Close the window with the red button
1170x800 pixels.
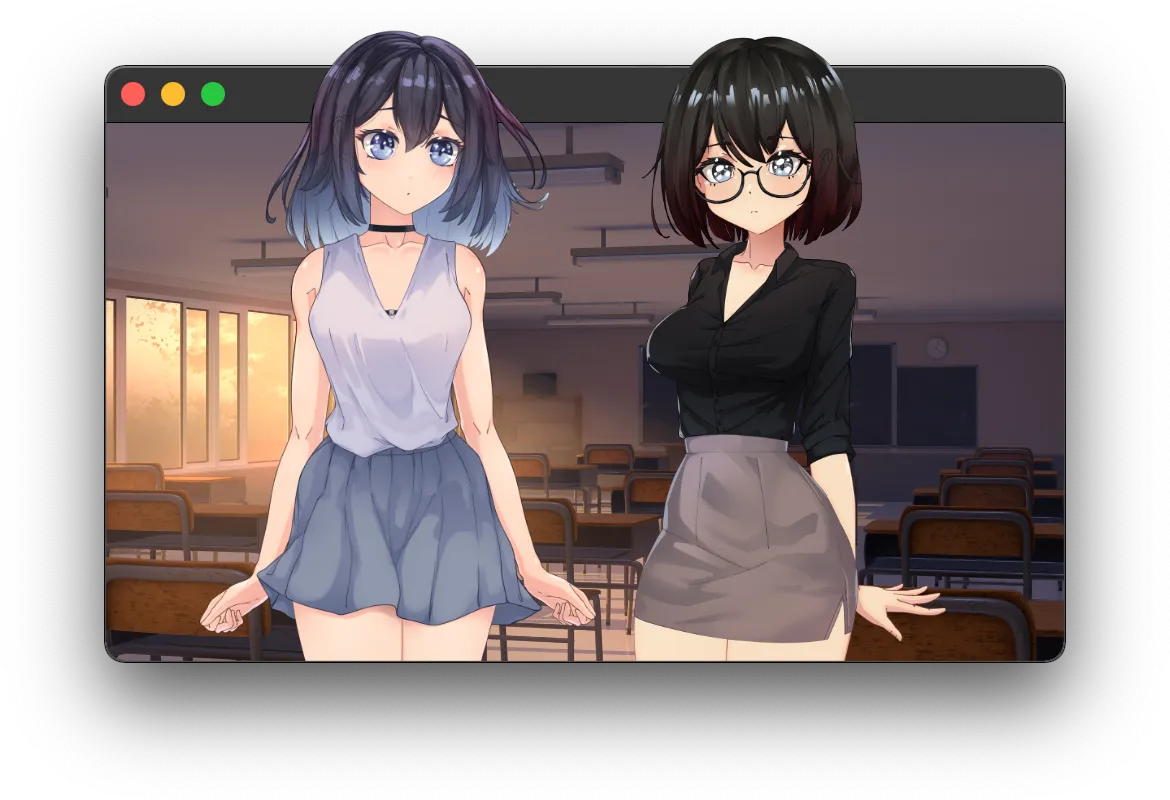pos(133,94)
